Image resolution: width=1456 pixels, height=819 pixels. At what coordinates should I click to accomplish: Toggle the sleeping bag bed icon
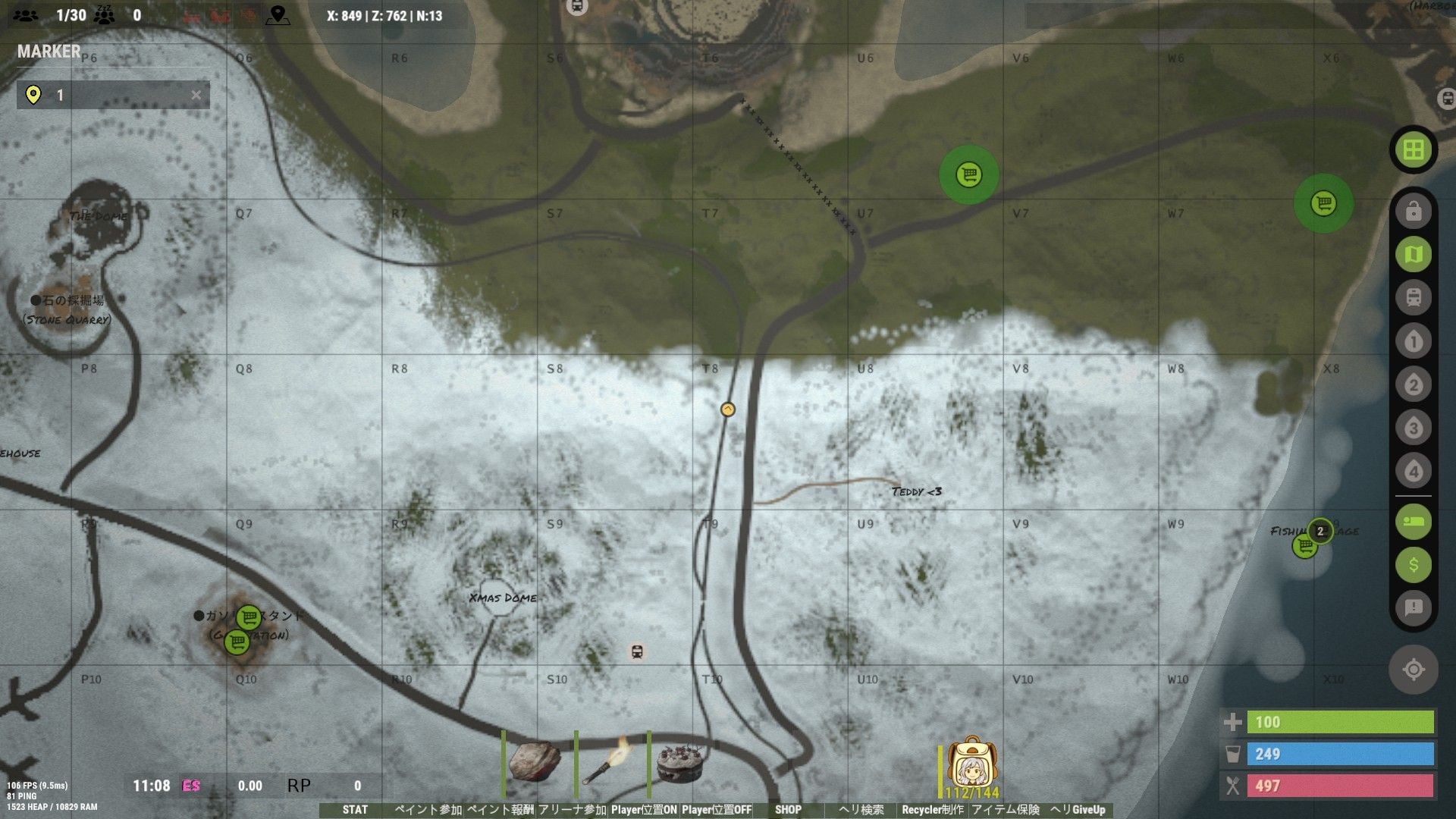pos(1414,522)
